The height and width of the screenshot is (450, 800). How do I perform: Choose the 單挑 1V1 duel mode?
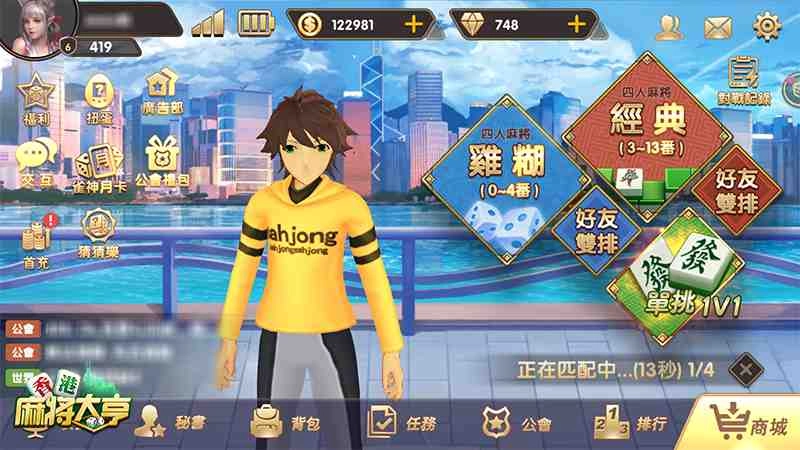coord(680,280)
